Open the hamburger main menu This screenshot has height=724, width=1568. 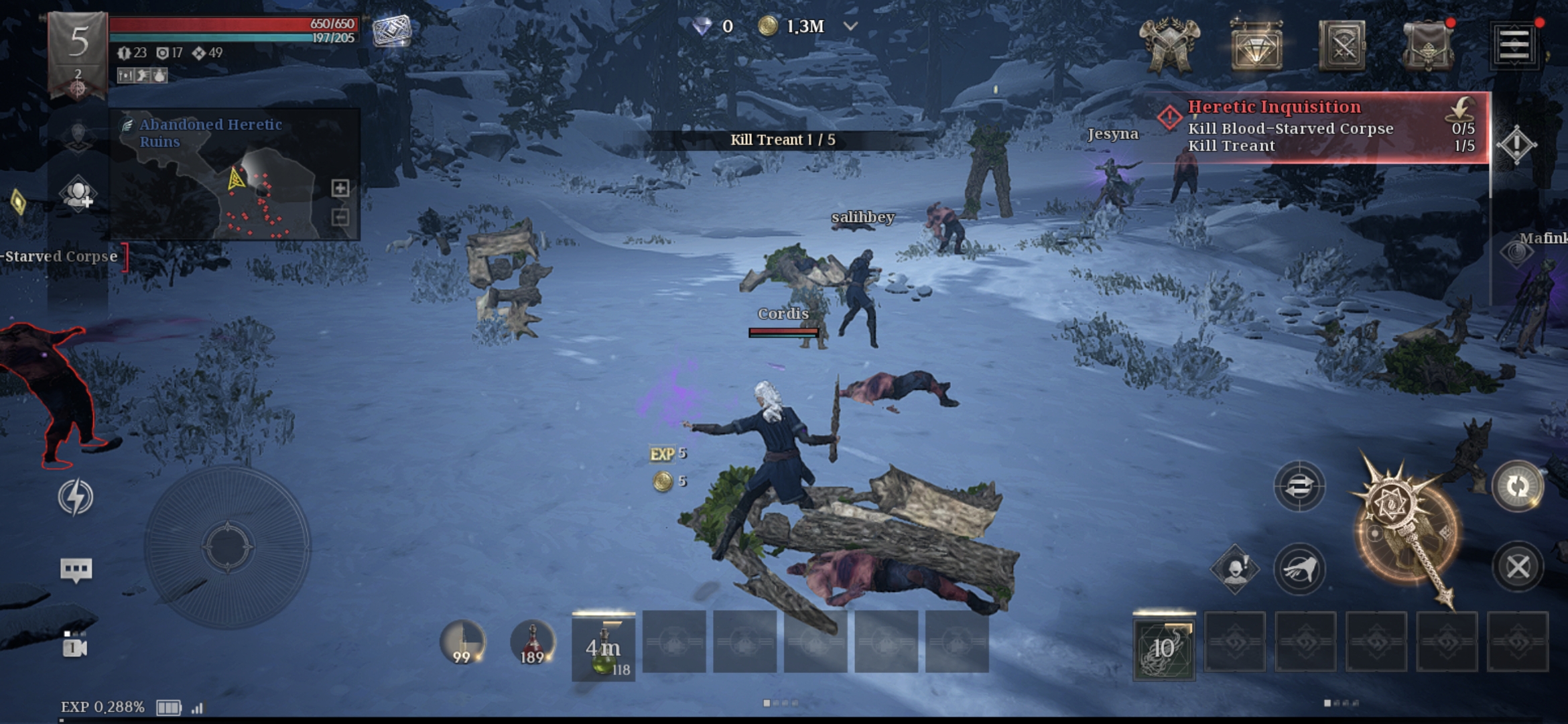coord(1514,46)
